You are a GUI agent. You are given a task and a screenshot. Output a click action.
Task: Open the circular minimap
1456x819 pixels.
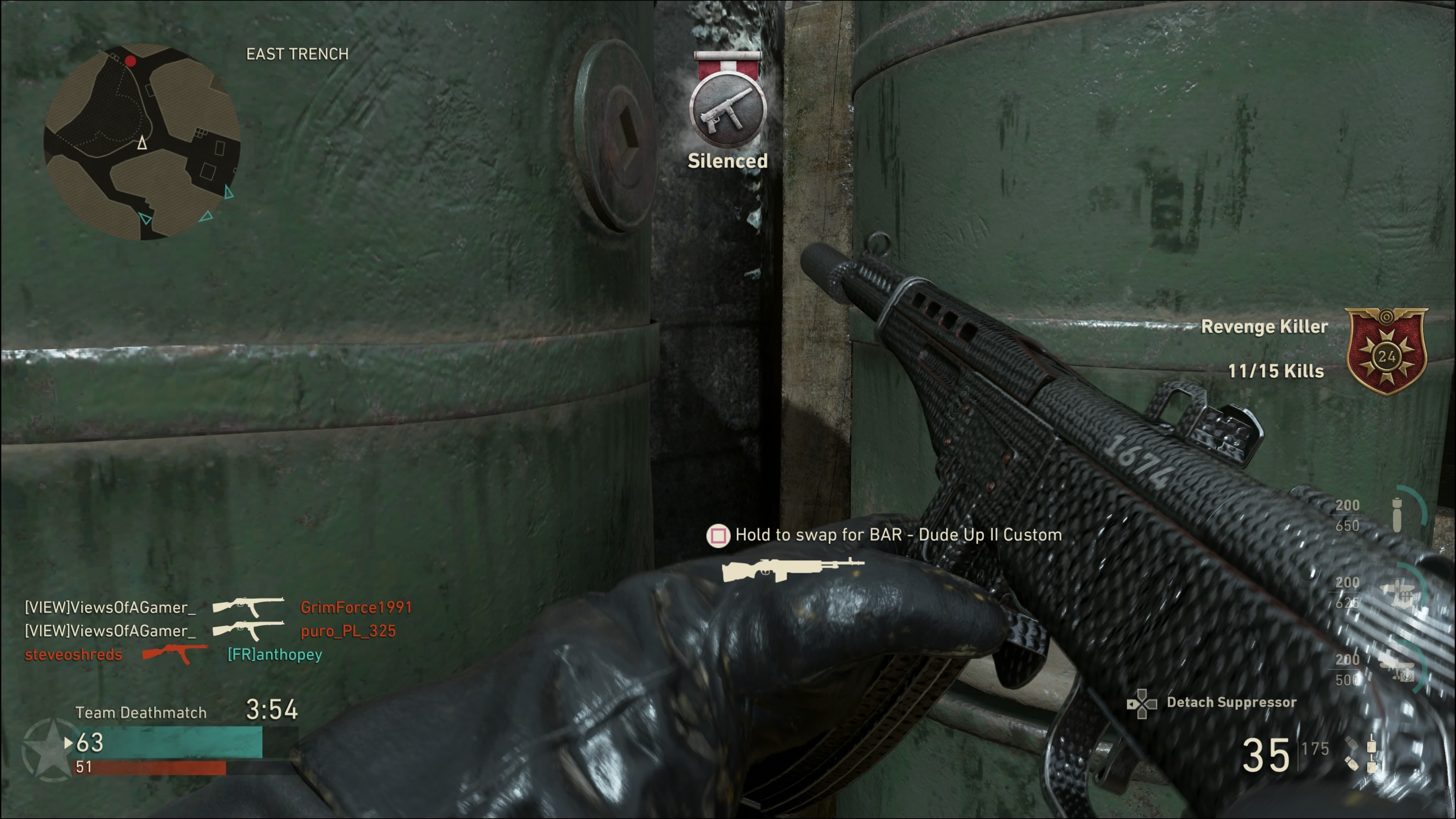tap(142, 143)
